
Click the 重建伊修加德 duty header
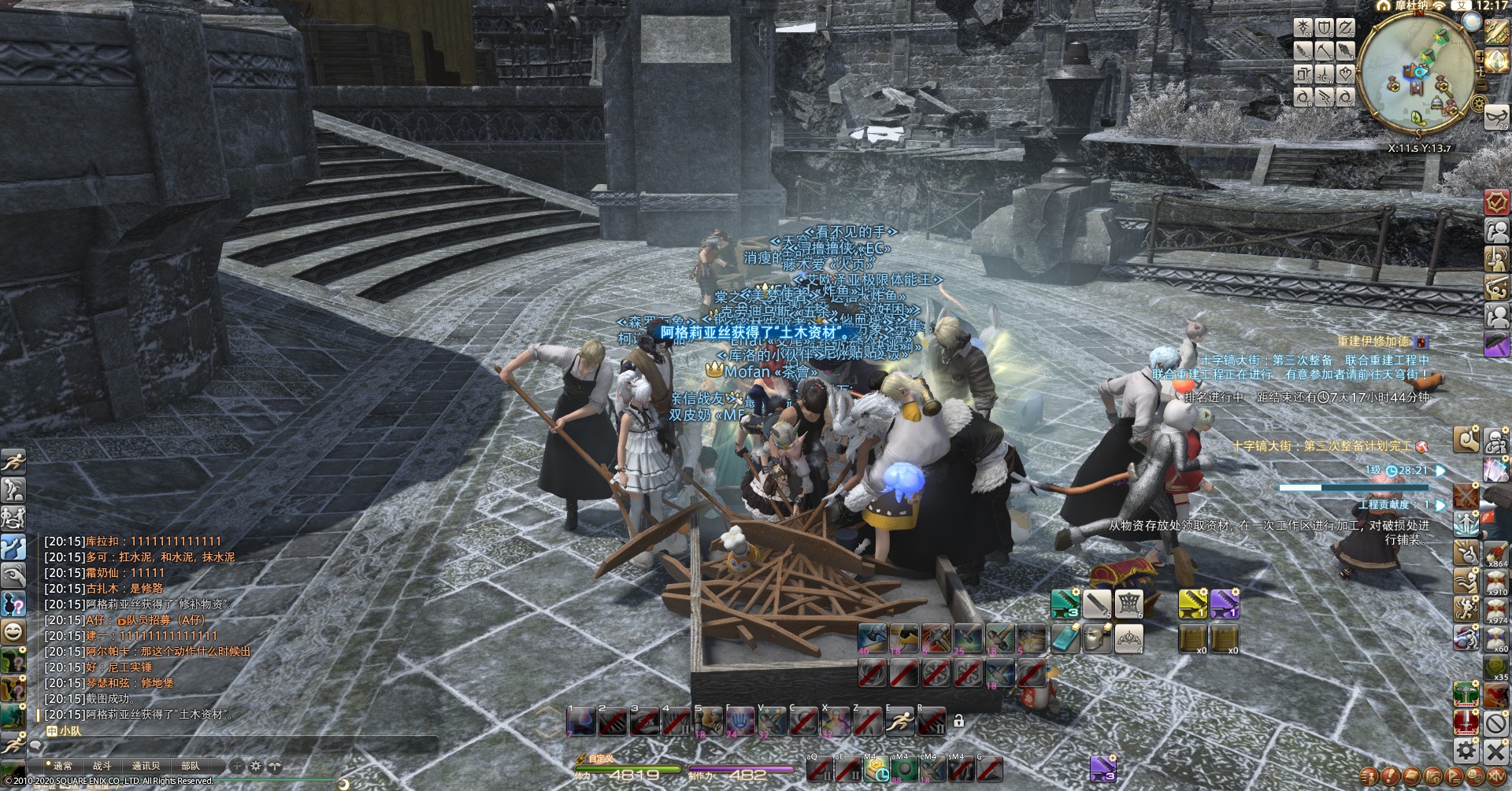click(1373, 342)
